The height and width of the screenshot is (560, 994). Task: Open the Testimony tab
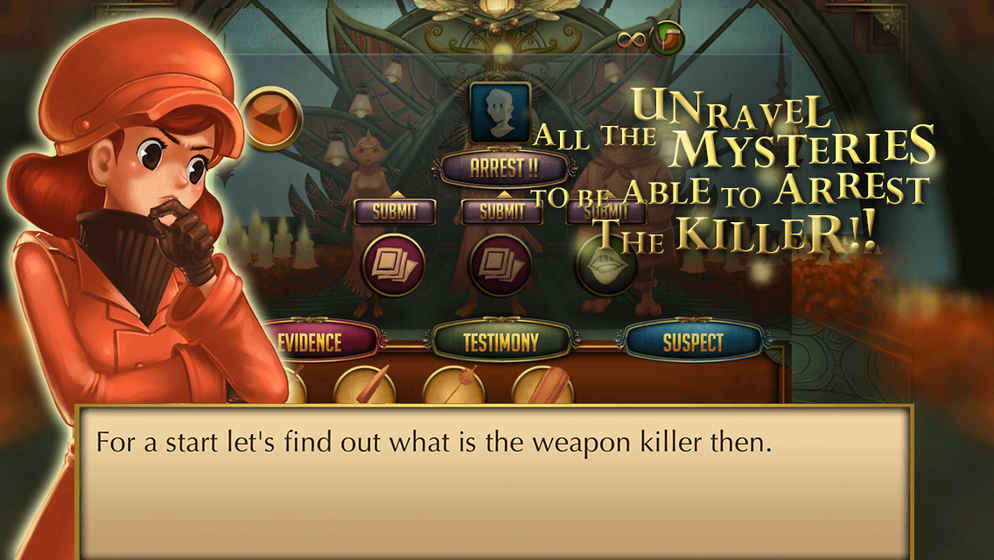tap(501, 342)
